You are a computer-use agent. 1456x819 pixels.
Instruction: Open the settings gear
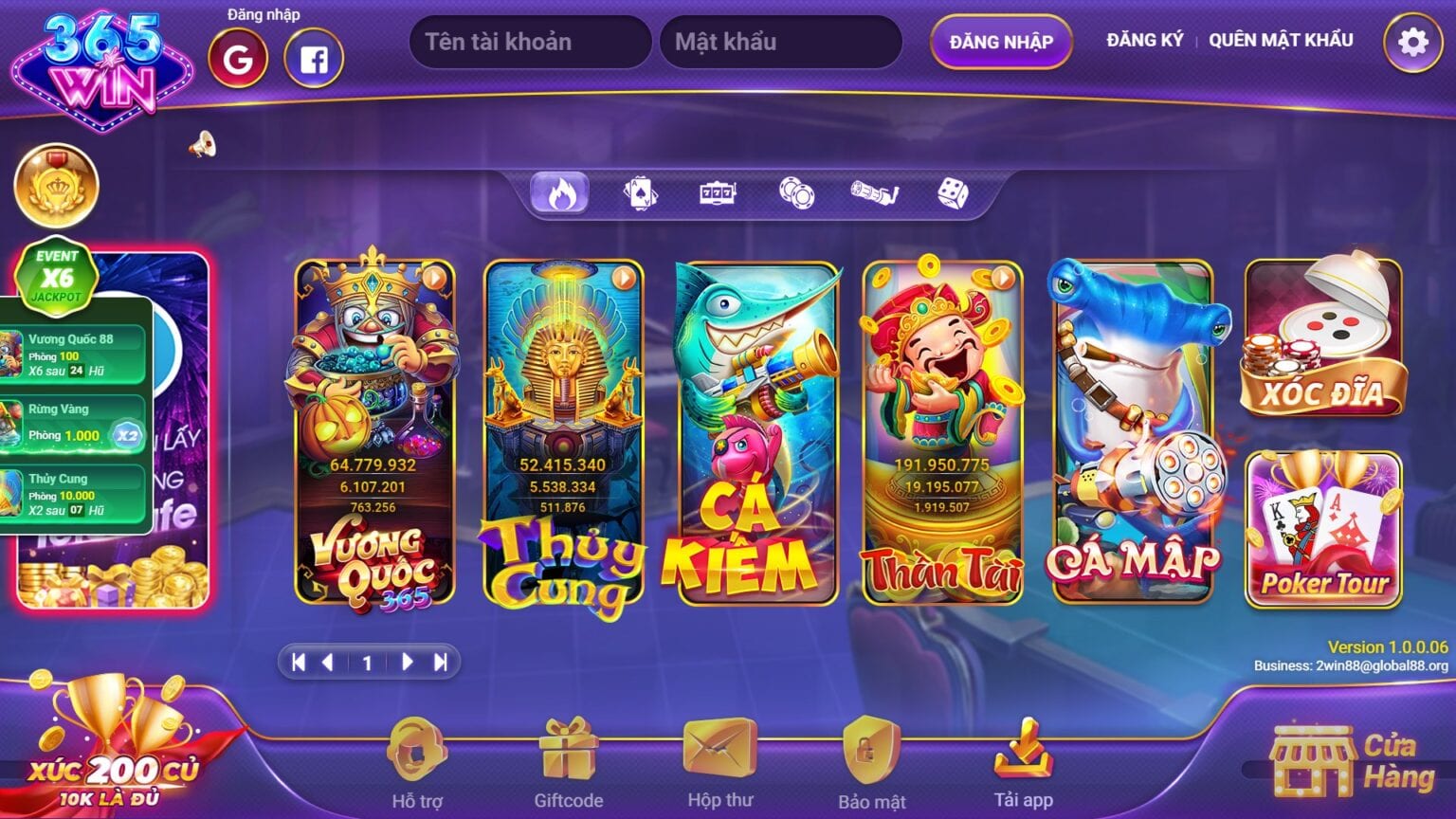pos(1413,41)
